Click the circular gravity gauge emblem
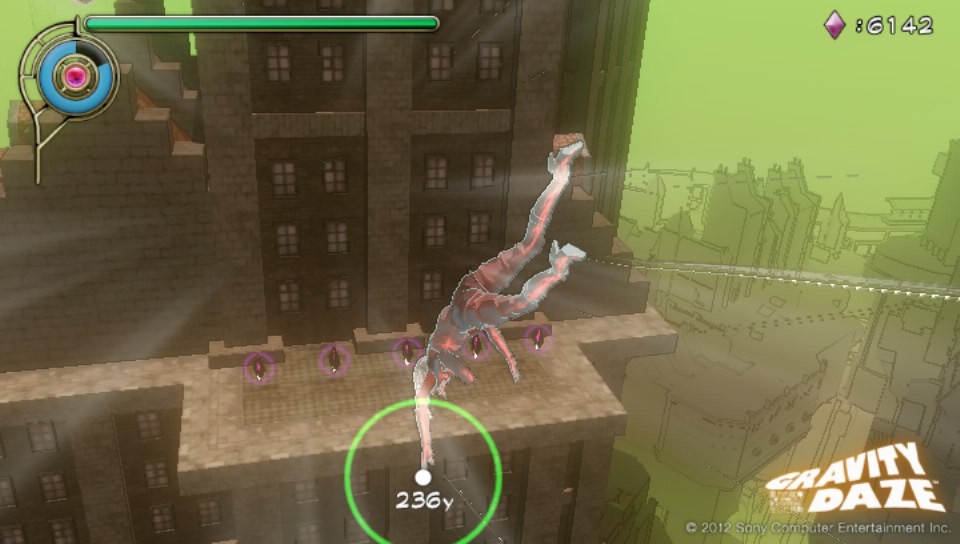 click(73, 75)
